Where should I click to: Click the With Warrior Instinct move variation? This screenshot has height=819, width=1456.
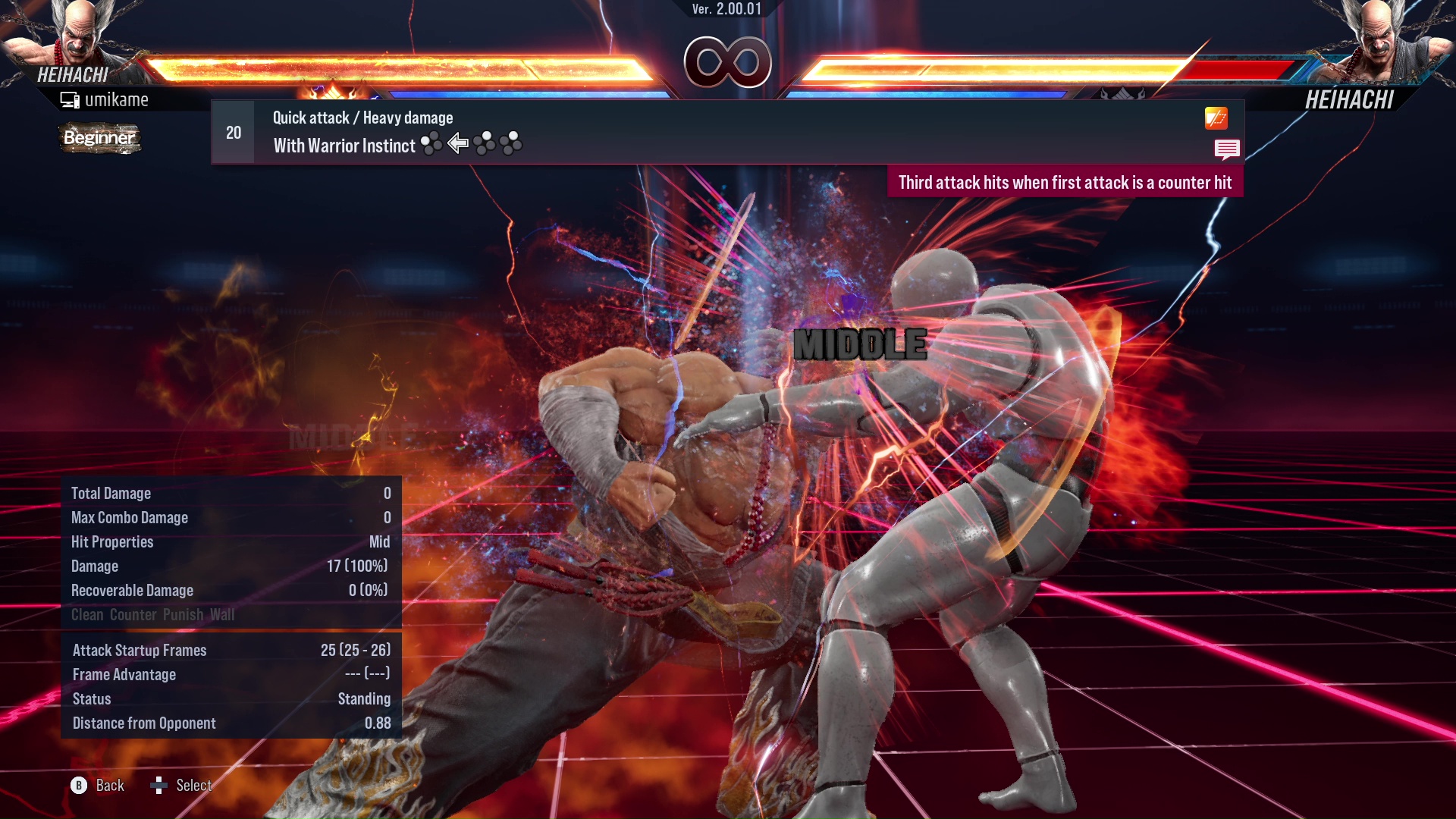coord(343,146)
